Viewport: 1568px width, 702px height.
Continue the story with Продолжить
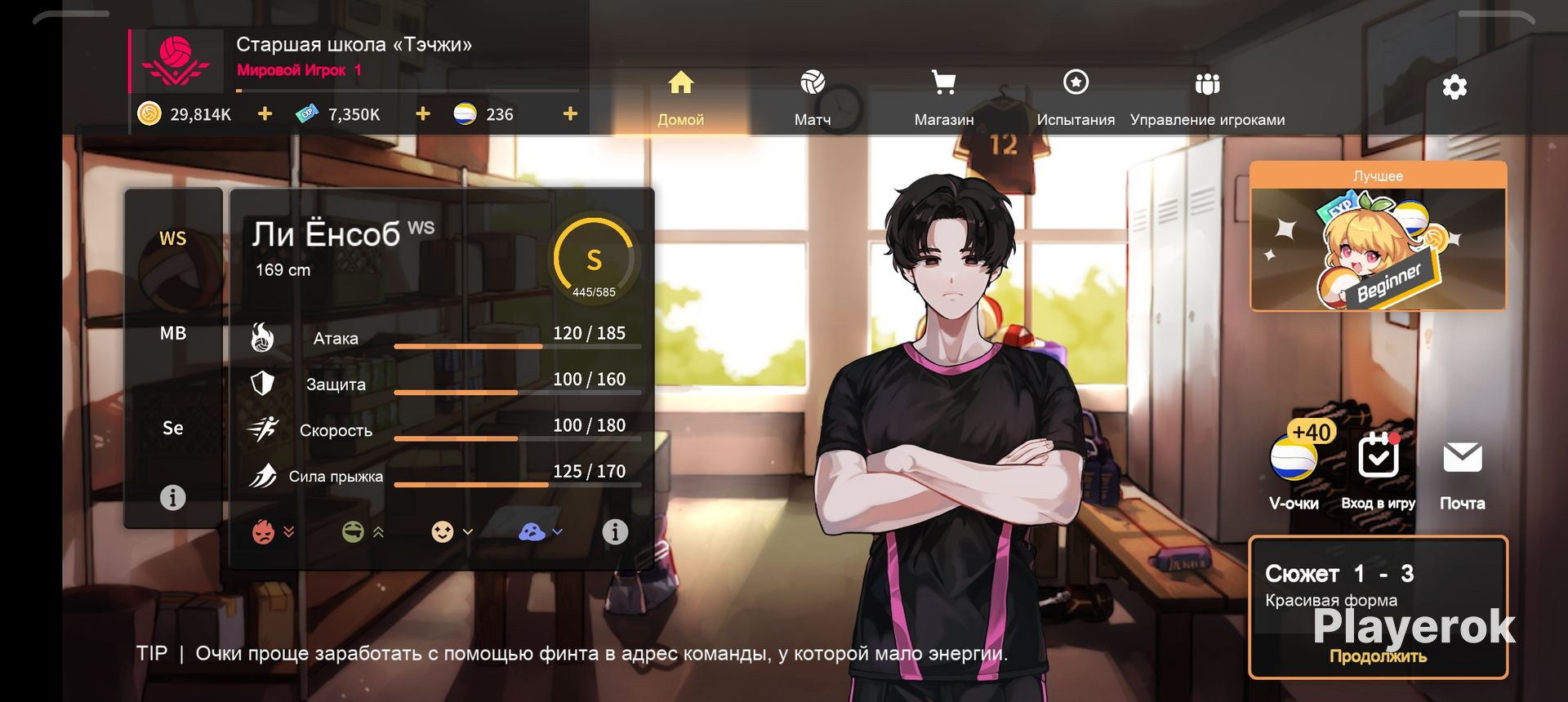point(1378,656)
